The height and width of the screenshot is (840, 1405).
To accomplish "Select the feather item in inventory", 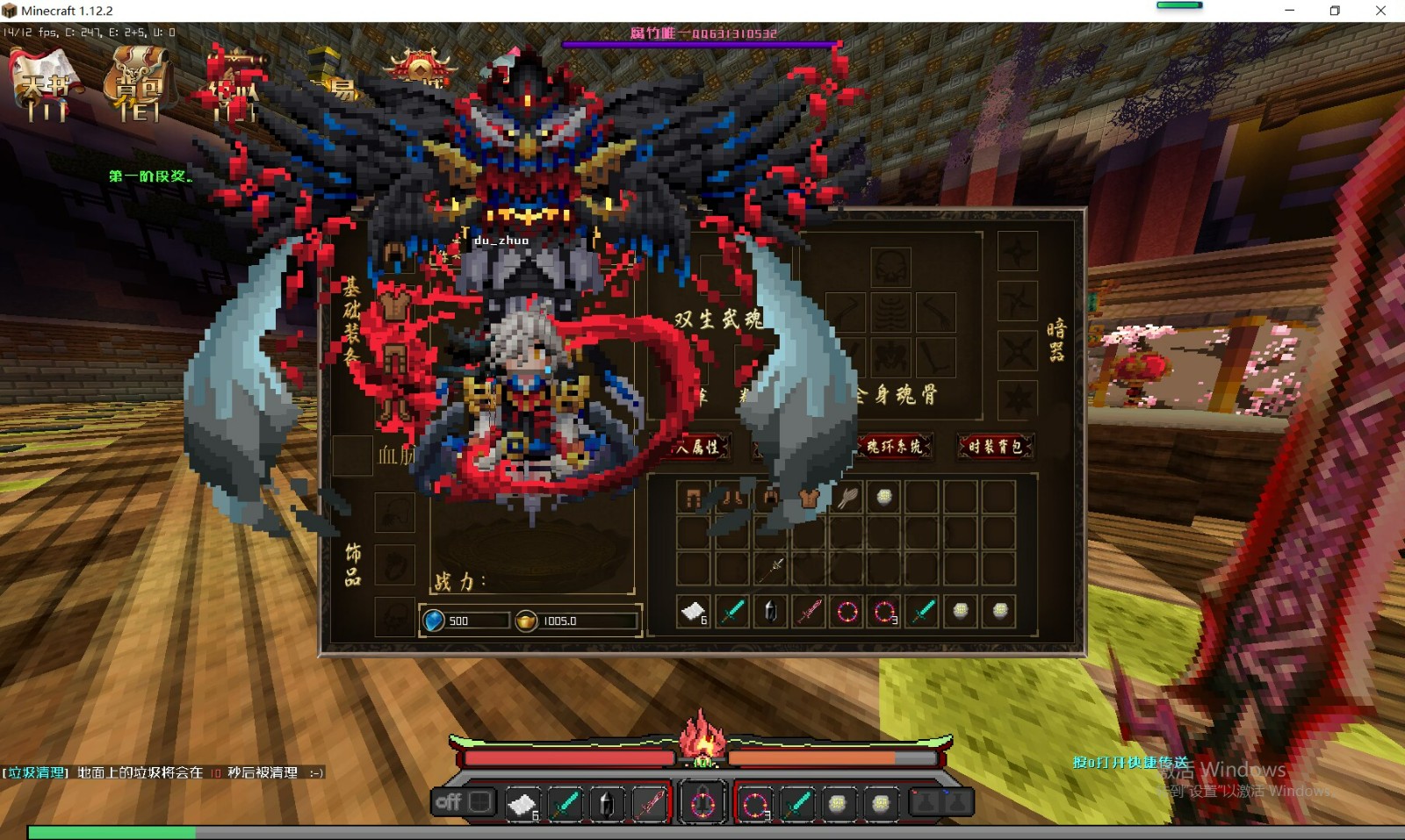I will [847, 498].
